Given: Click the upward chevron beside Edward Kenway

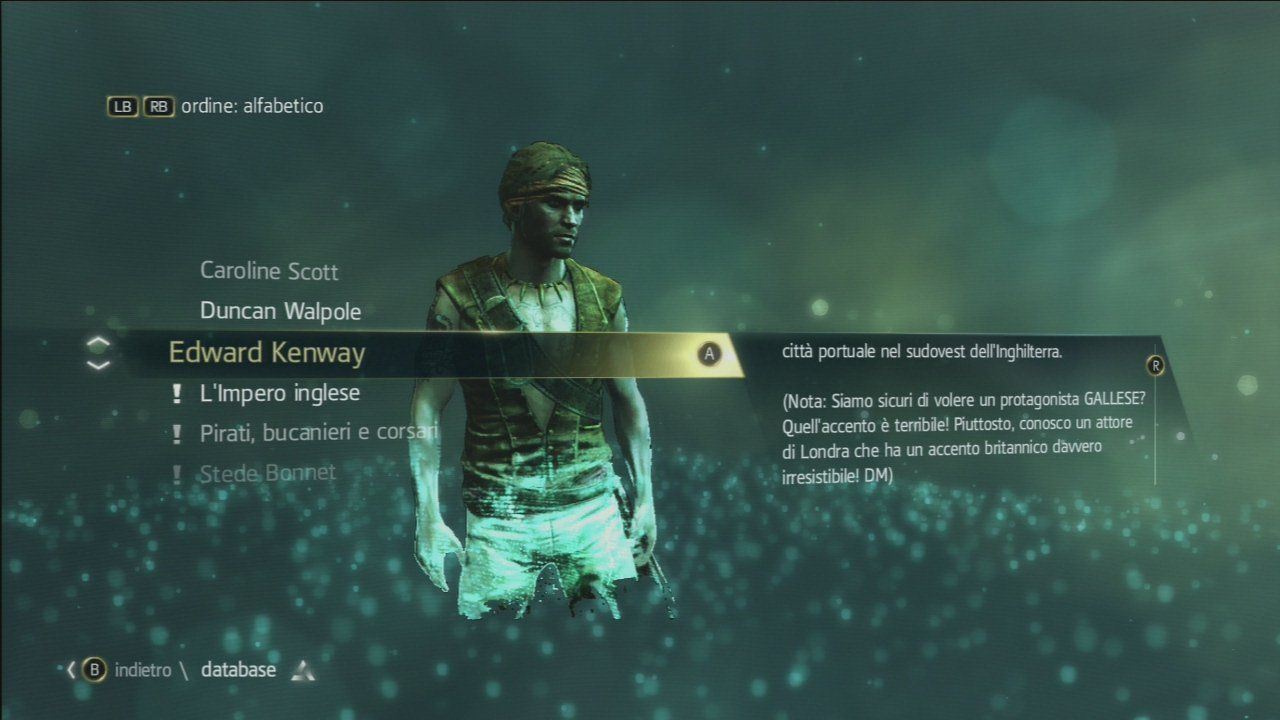Looking at the screenshot, I should pos(96,343).
